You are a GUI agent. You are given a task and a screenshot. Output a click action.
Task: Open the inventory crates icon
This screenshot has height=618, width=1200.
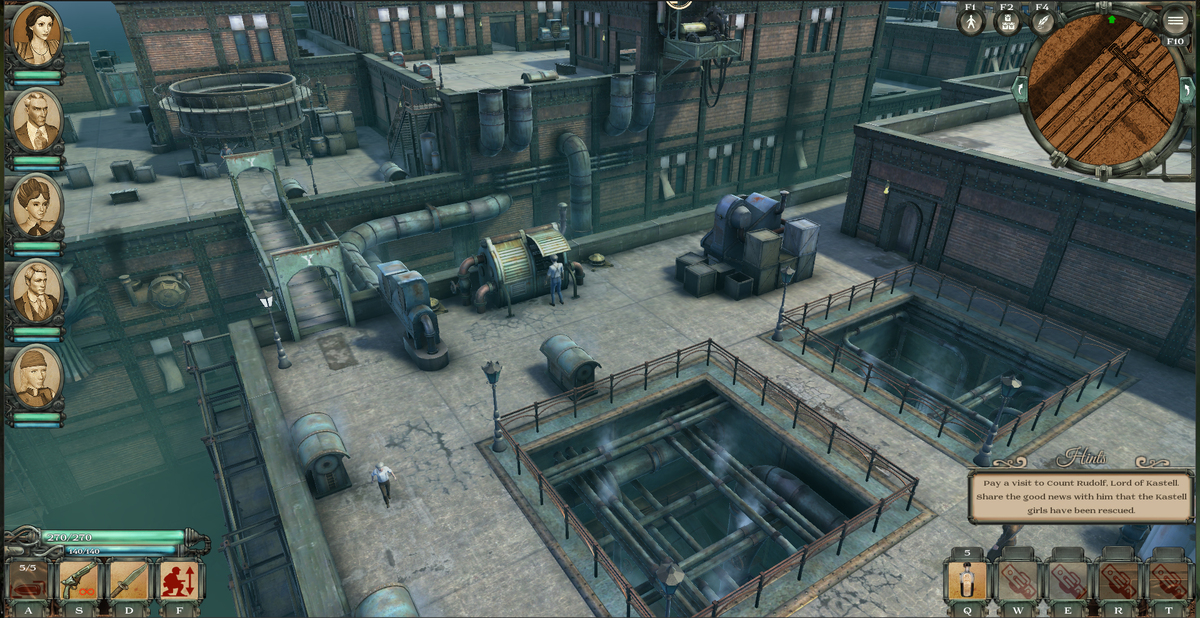1007,22
